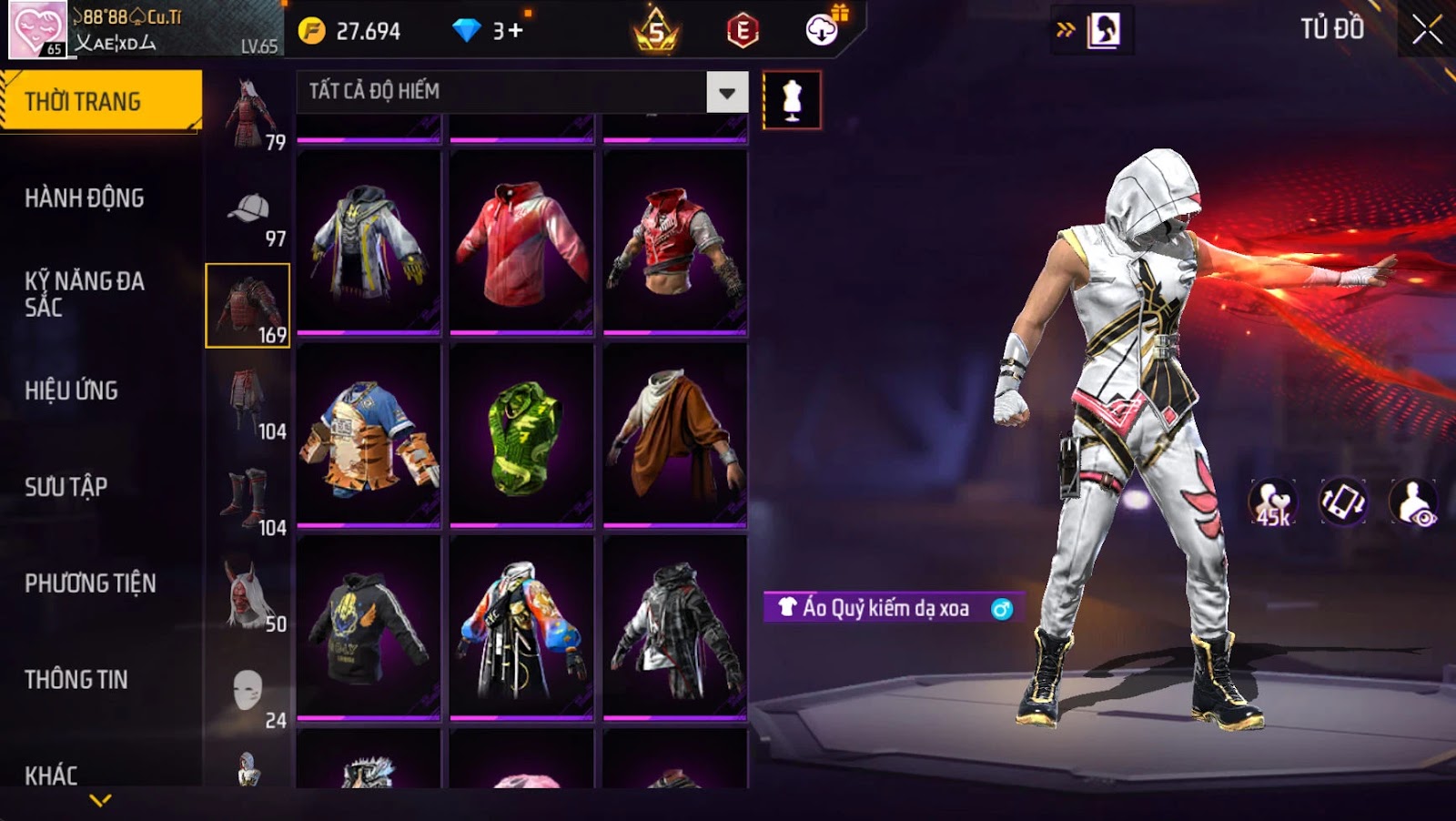The width and height of the screenshot is (1456, 821).
Task: Toggle the mannequin preview button
Action: [x=792, y=100]
